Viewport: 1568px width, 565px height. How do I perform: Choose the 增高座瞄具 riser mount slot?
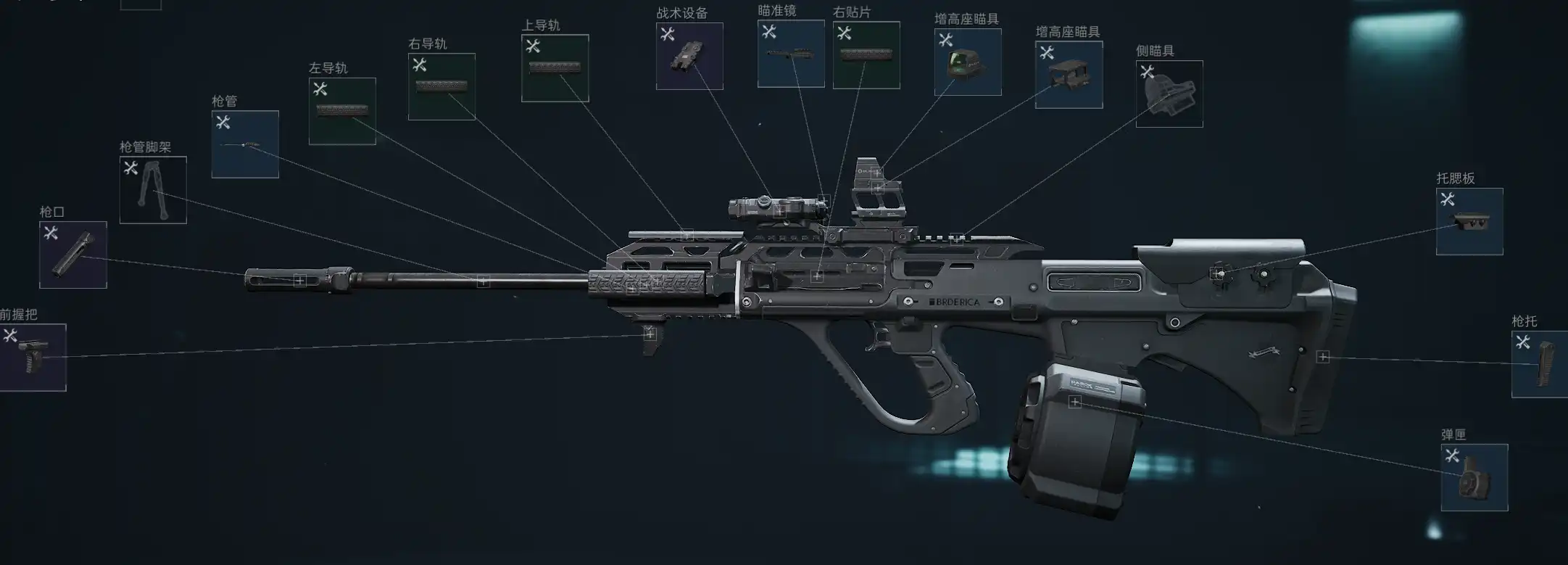(1069, 75)
